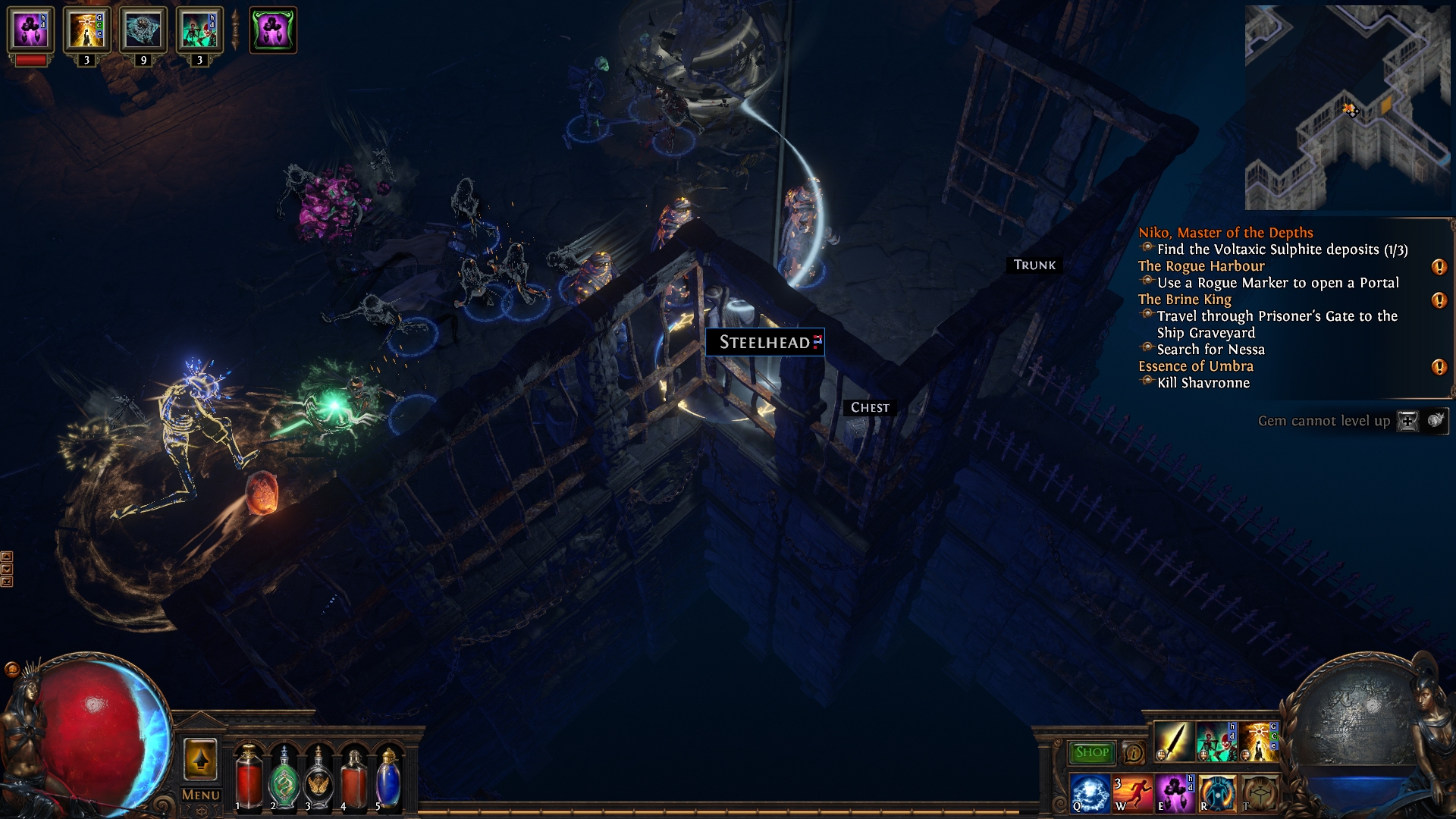The image size is (1456, 819).
Task: Select the green skeleton summon skill on the skill bar
Action: [x=1216, y=742]
